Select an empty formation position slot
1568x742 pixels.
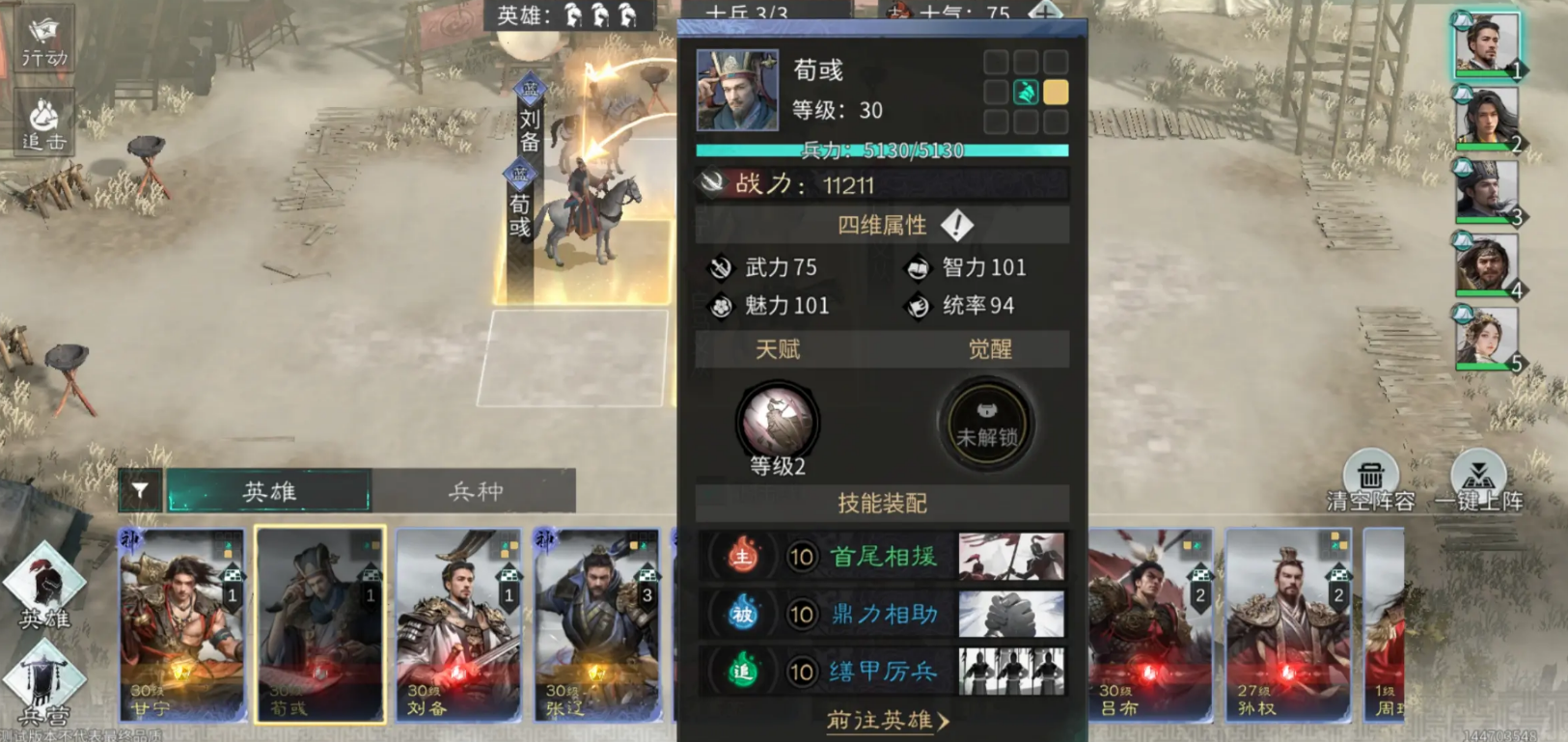[x=996, y=61]
